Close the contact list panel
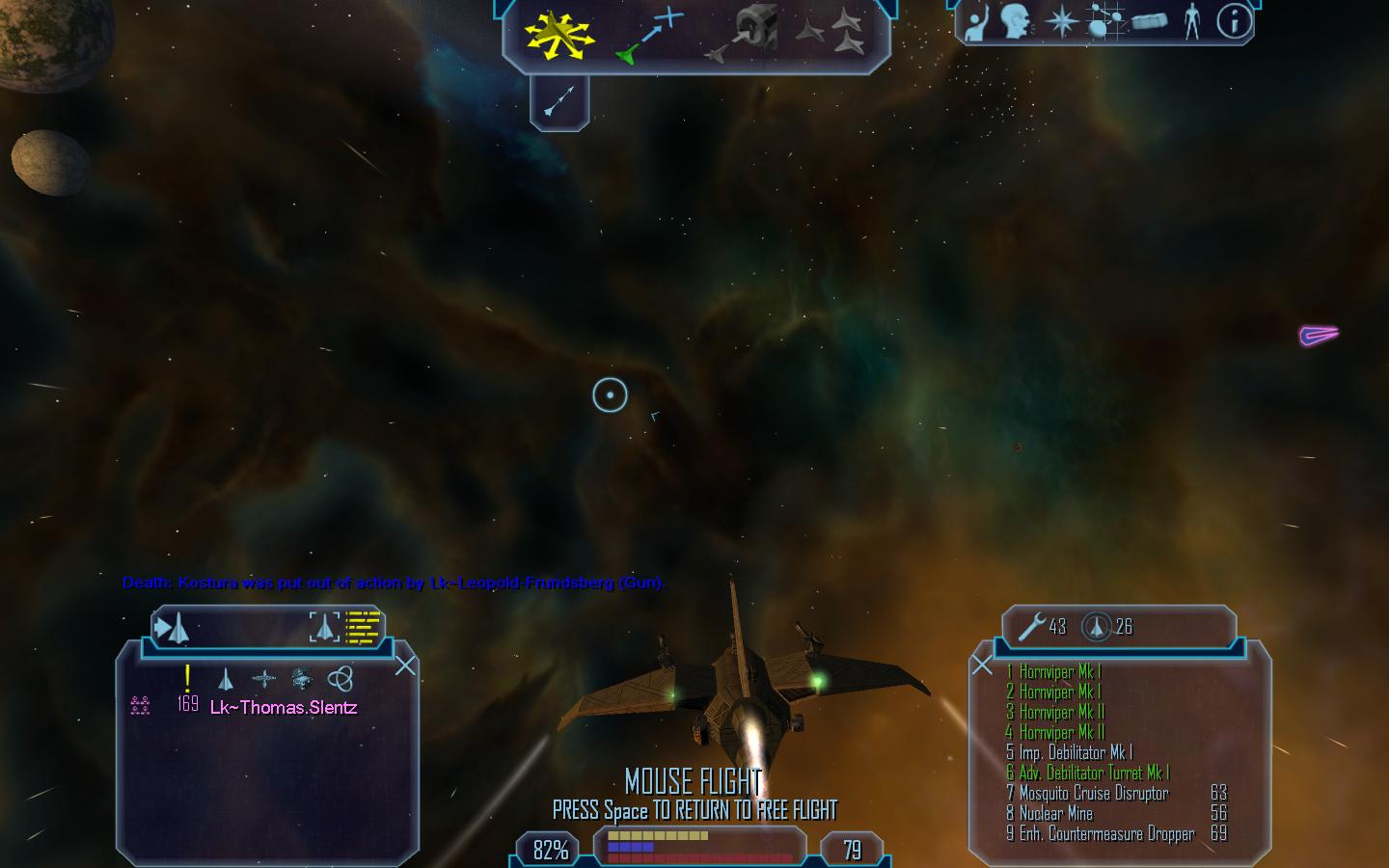Screen dimensions: 1389x868 [405, 665]
